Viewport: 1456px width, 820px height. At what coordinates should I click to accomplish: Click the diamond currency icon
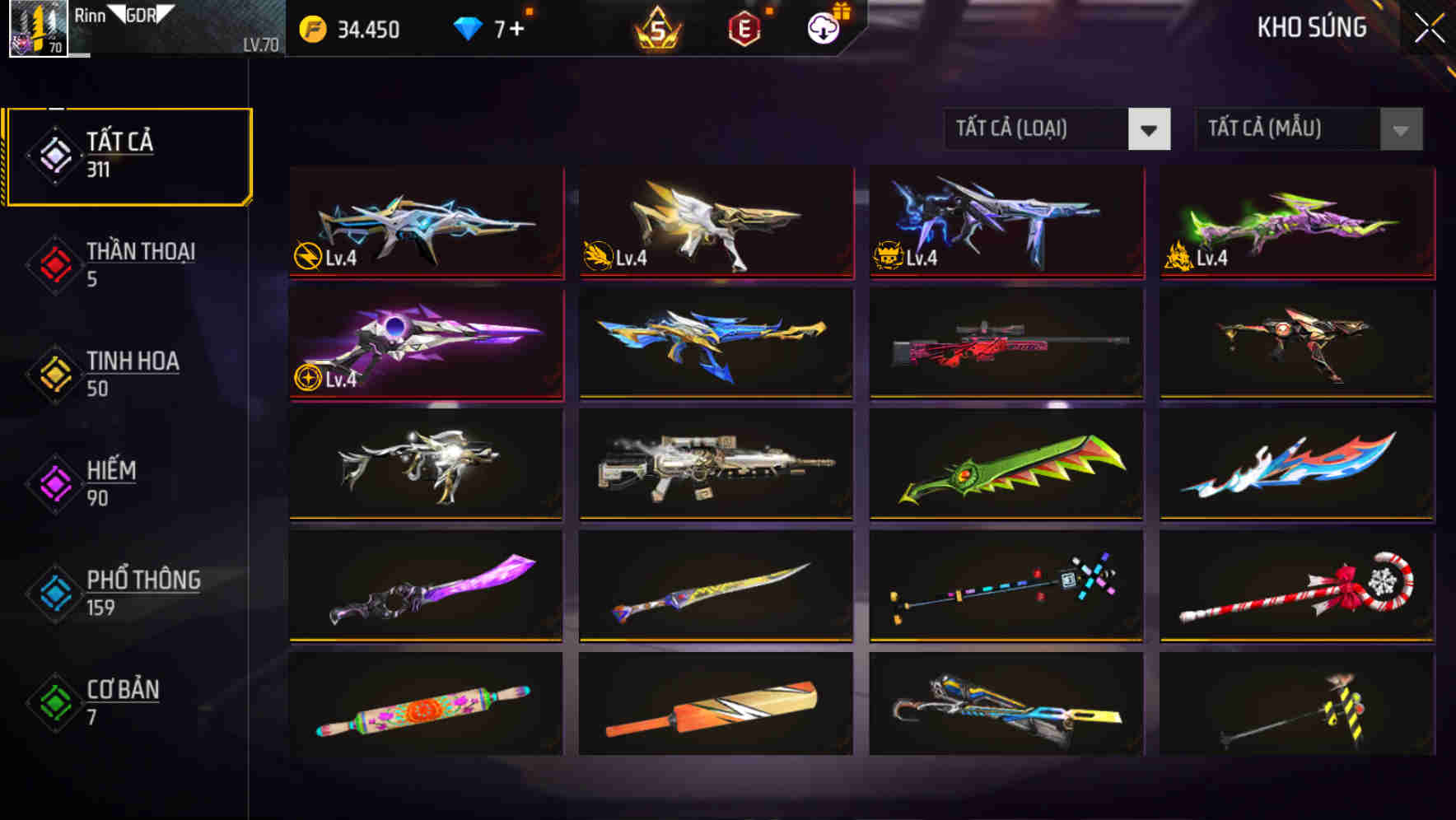[x=467, y=30]
